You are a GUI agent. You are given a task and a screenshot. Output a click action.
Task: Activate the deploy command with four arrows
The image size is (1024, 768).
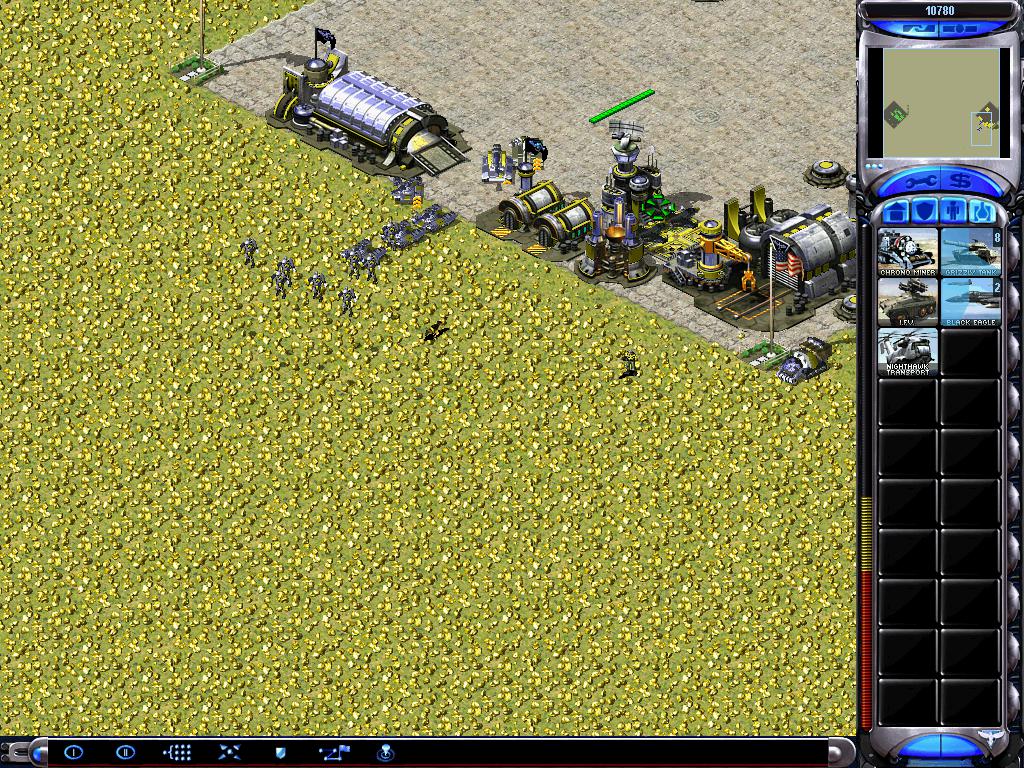pyautogui.click(x=229, y=752)
